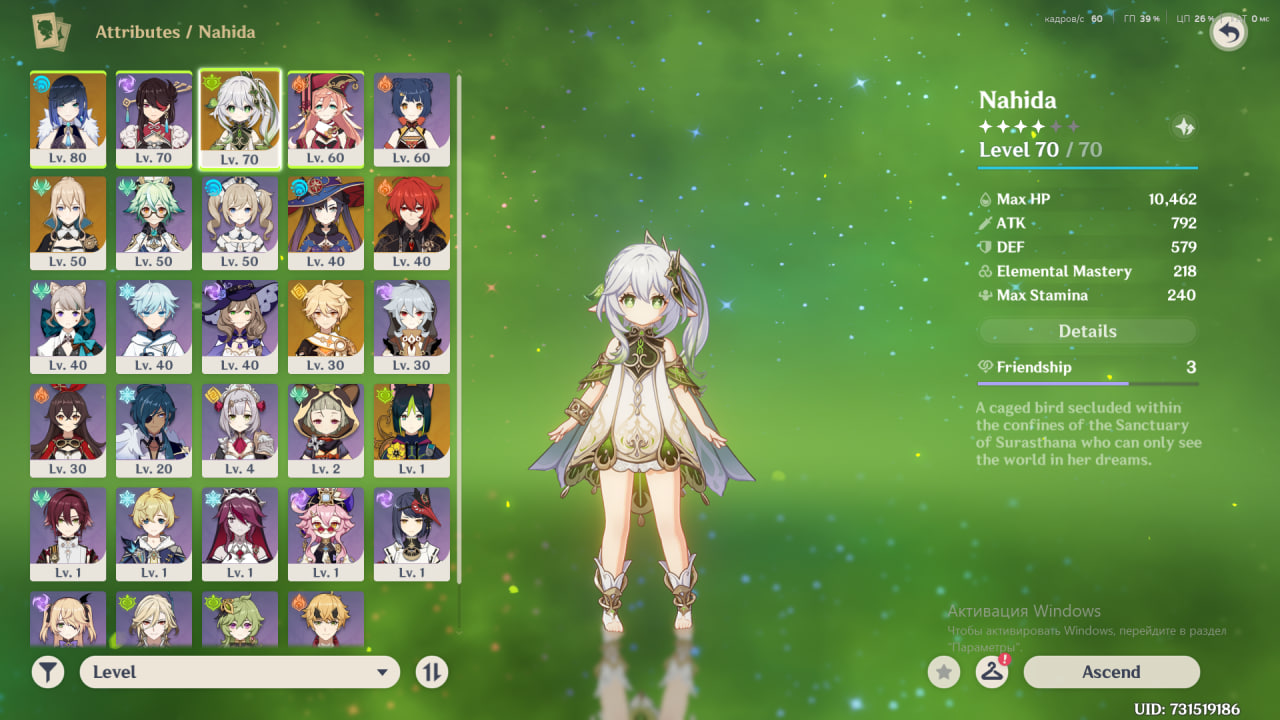Select the Lv. 80 Yelan portrait

pos(68,118)
